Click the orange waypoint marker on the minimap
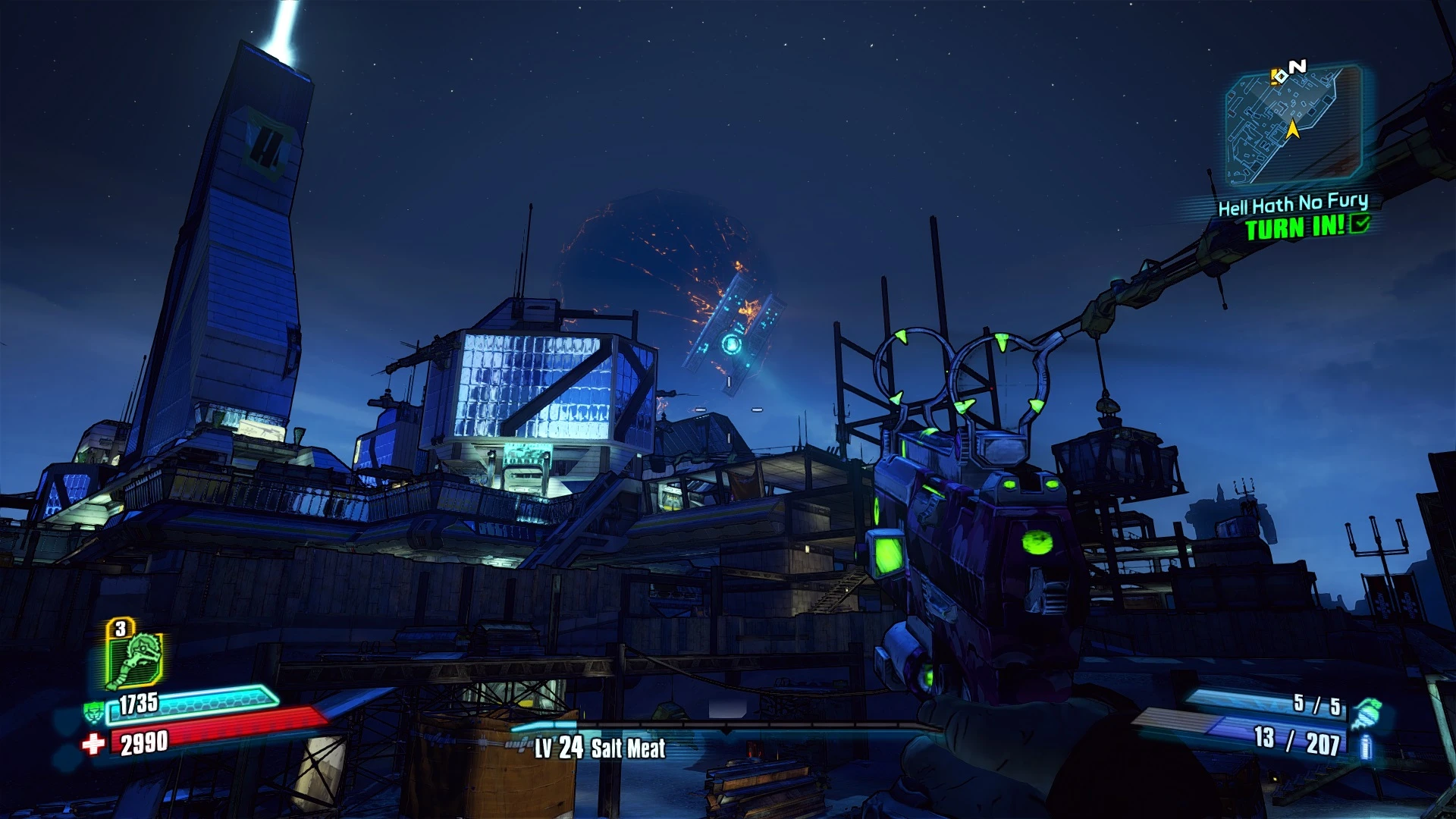Screen dimensions: 1456x819 click(x=1273, y=77)
